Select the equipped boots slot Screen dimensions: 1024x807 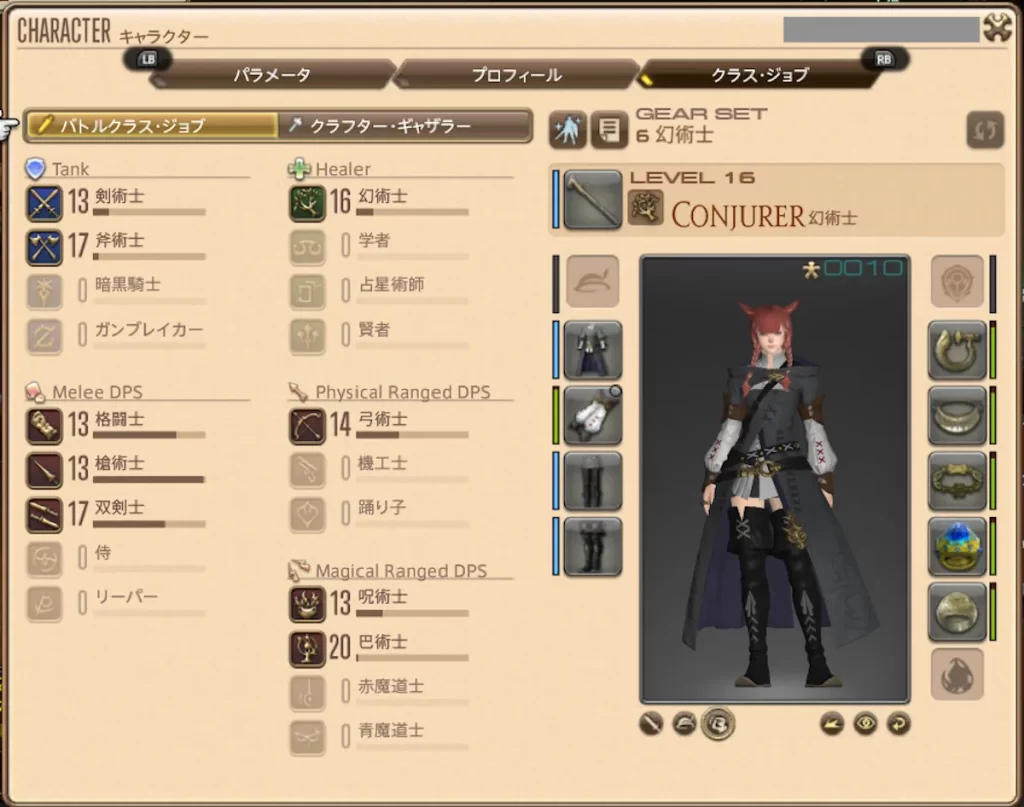pyautogui.click(x=592, y=547)
